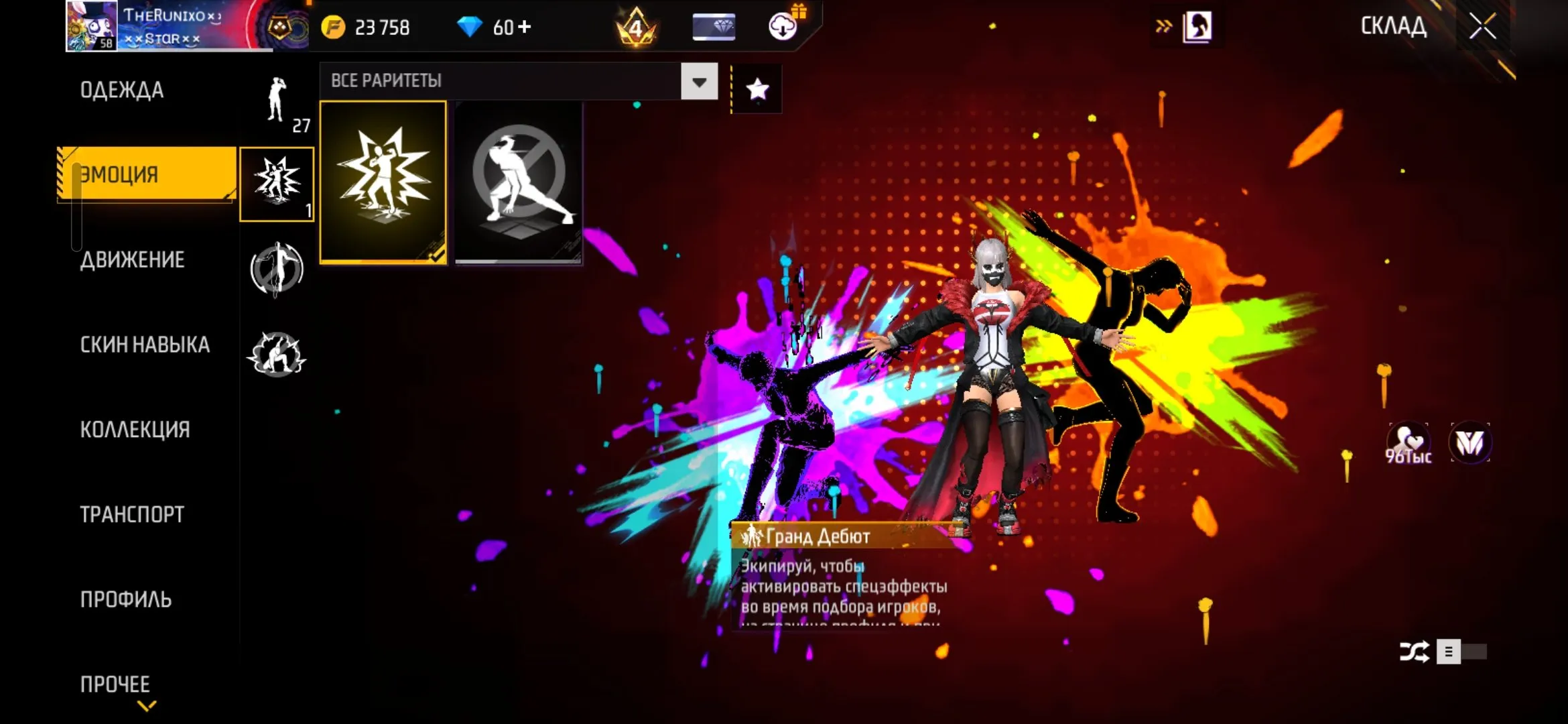This screenshot has width=1568, height=724.
Task: Open the rank badge level 4 medal
Action: pyautogui.click(x=636, y=27)
